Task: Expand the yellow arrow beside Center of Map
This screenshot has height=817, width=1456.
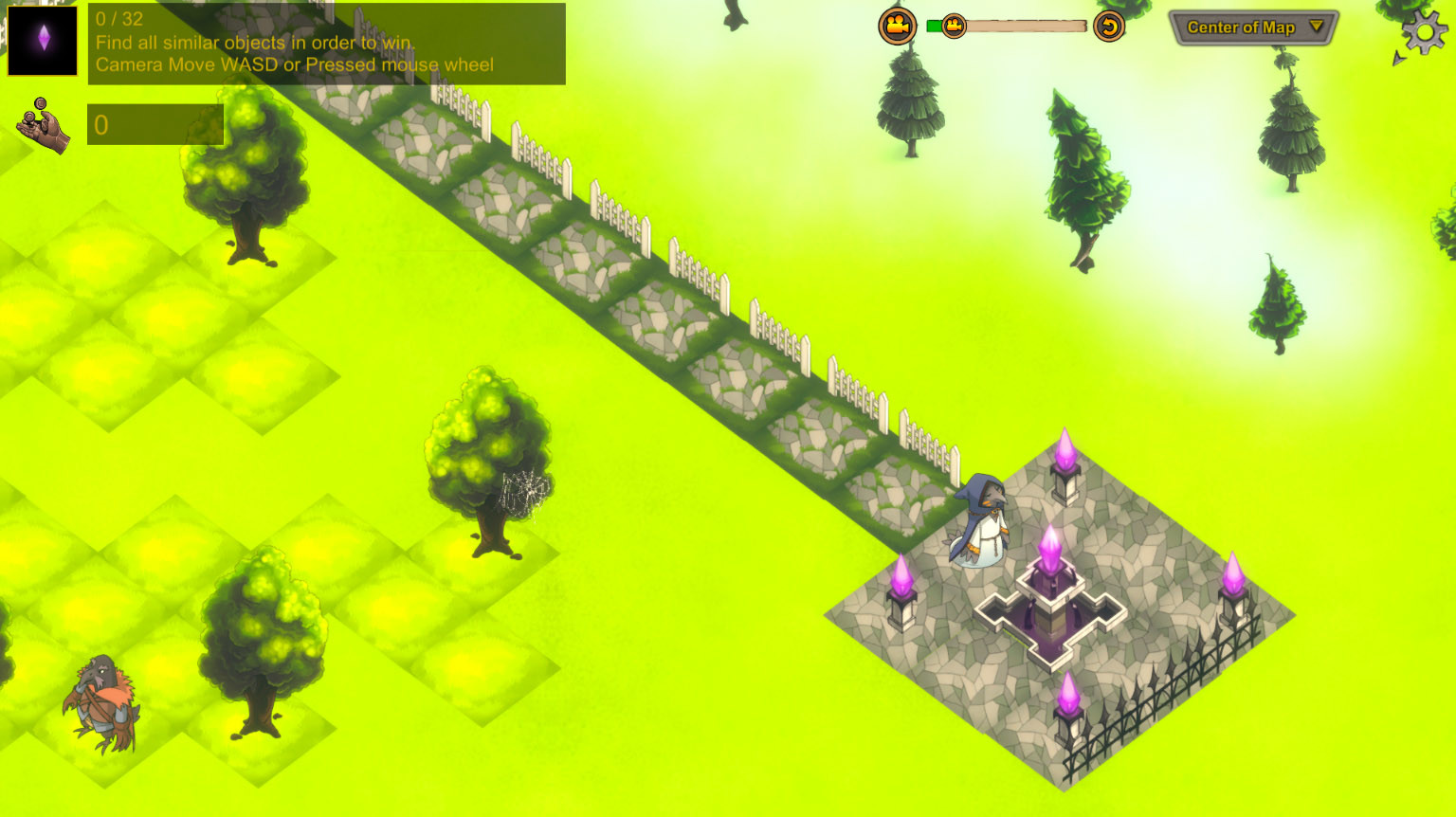Action: coord(1318,27)
